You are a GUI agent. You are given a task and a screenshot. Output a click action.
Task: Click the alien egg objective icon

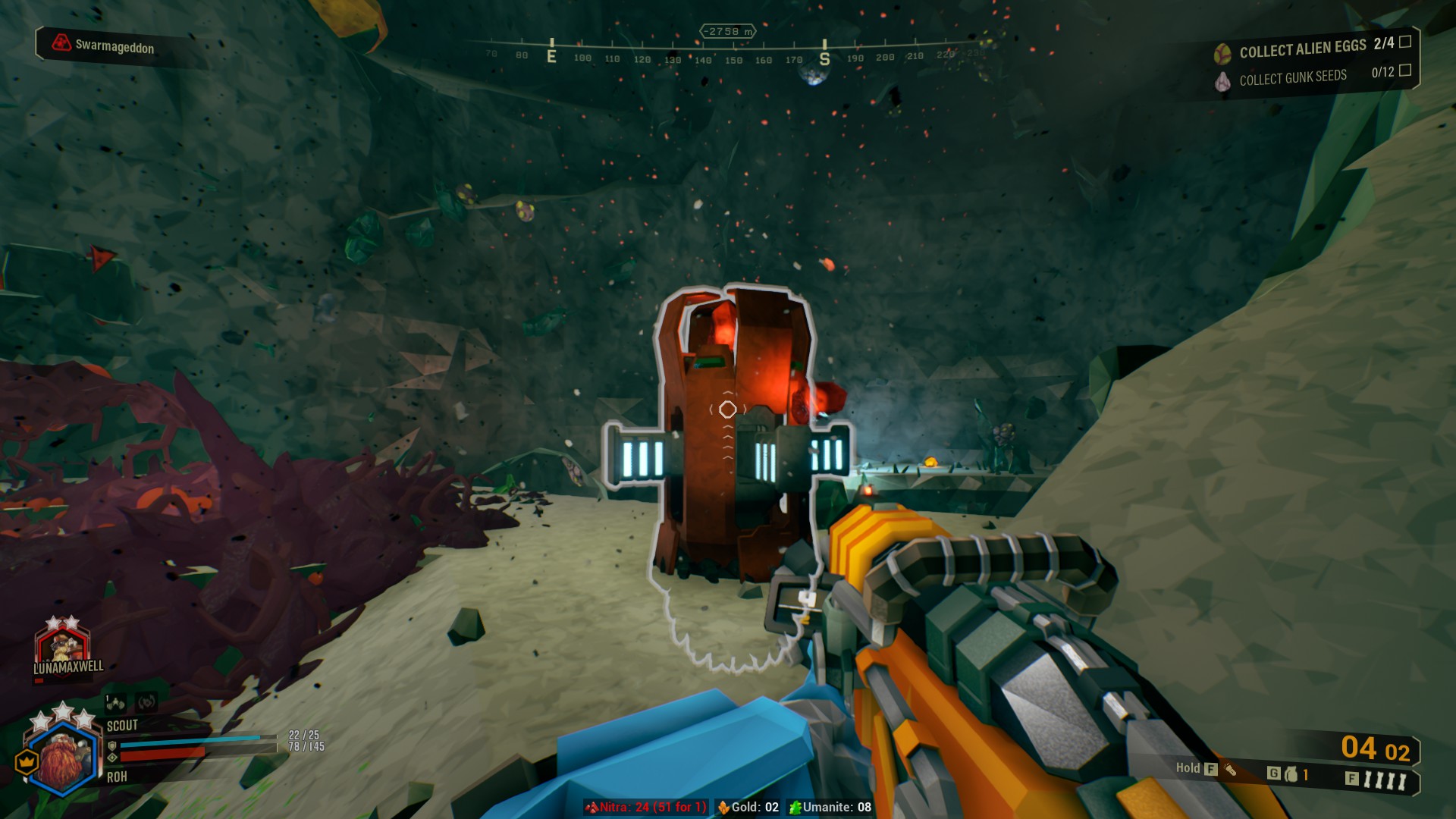click(x=1222, y=53)
